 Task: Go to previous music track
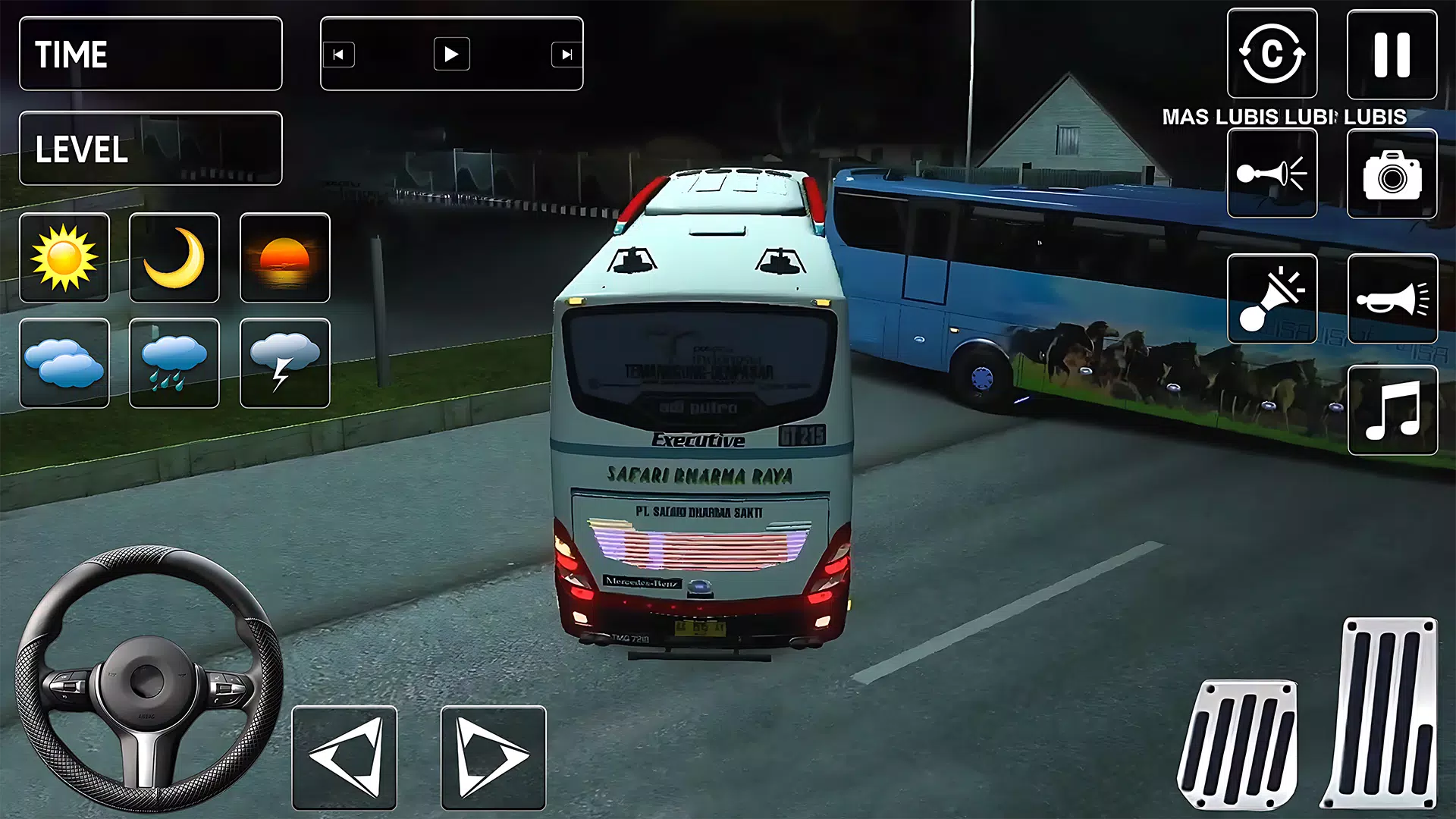click(340, 54)
